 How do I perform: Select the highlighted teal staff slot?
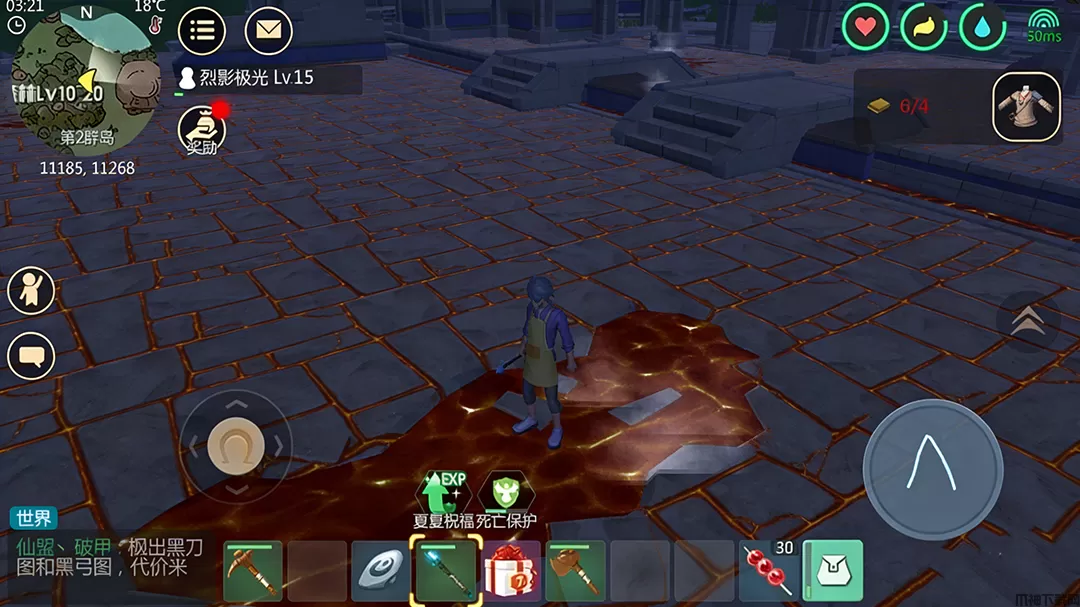(x=446, y=570)
